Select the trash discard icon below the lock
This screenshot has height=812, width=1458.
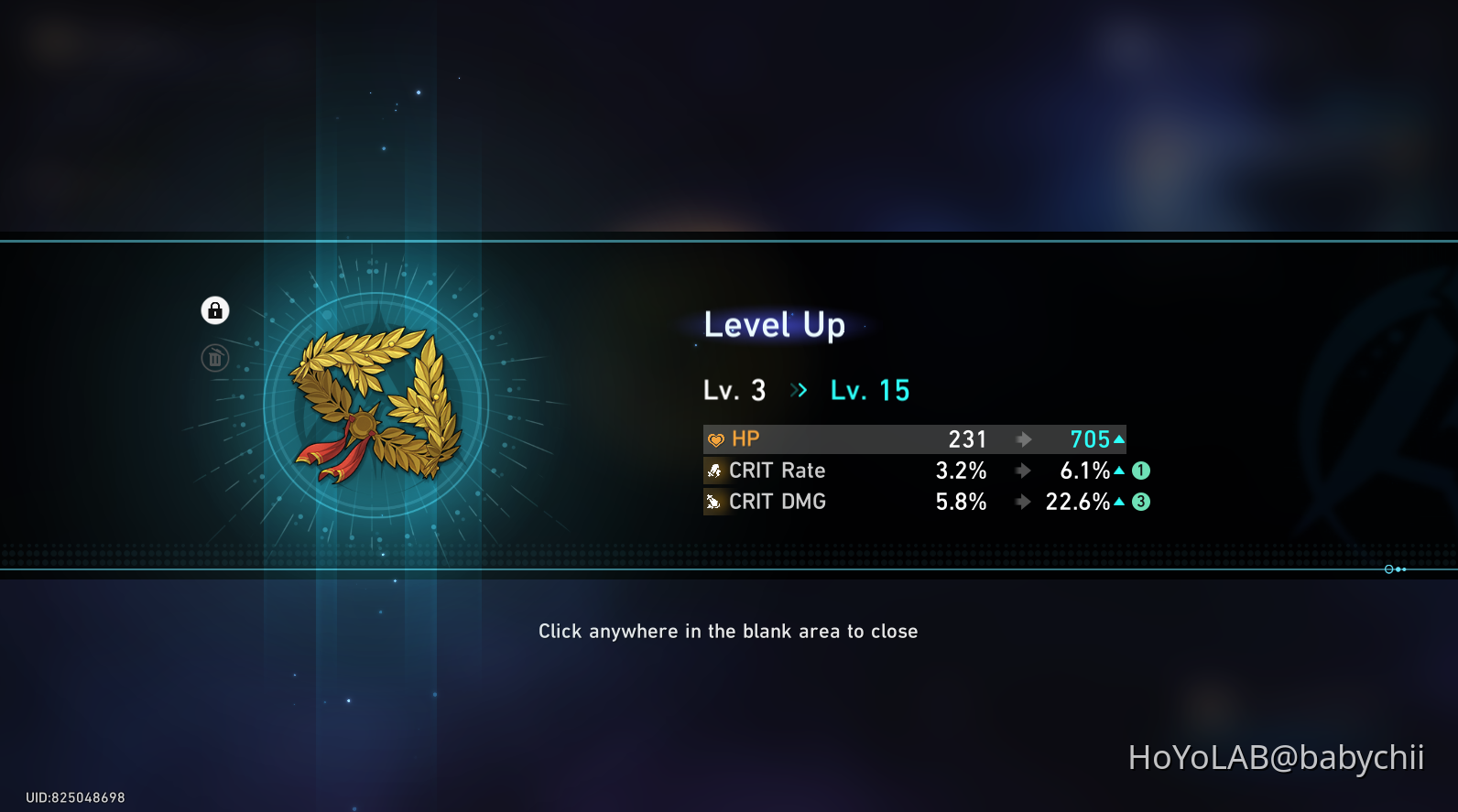(x=214, y=357)
